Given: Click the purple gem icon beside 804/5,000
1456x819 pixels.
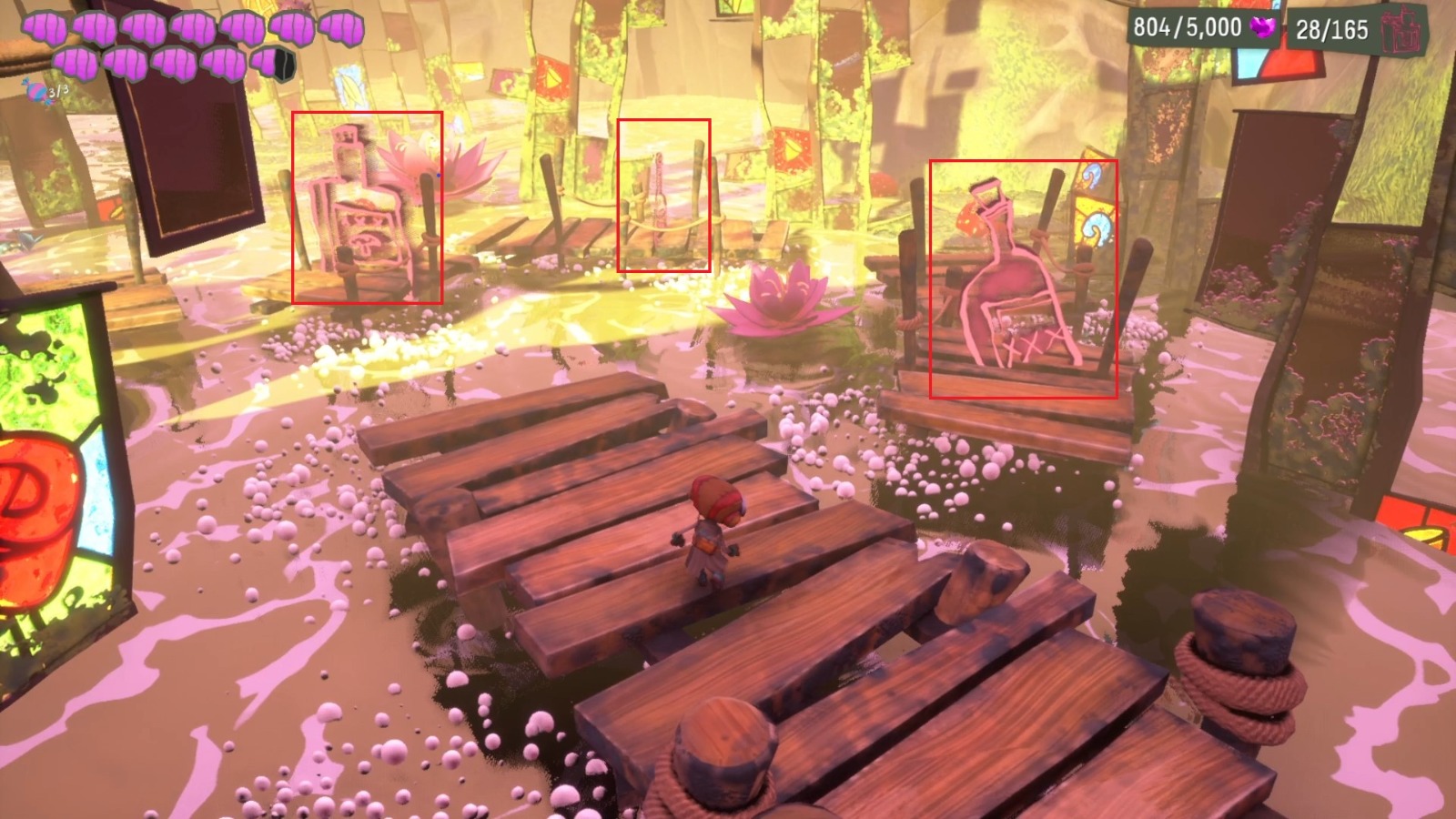Looking at the screenshot, I should (x=1261, y=28).
